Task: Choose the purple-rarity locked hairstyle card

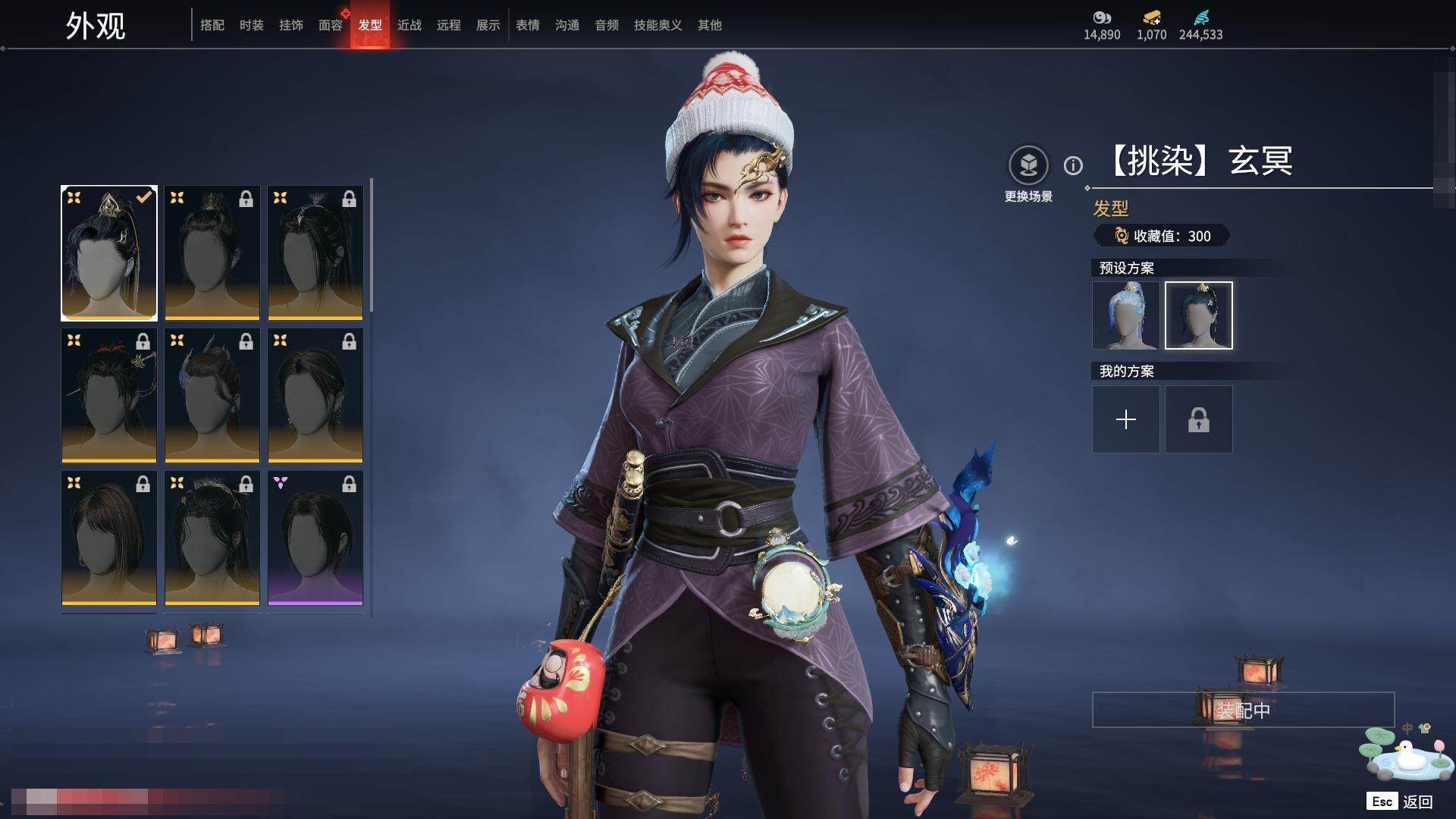Action: tap(315, 538)
